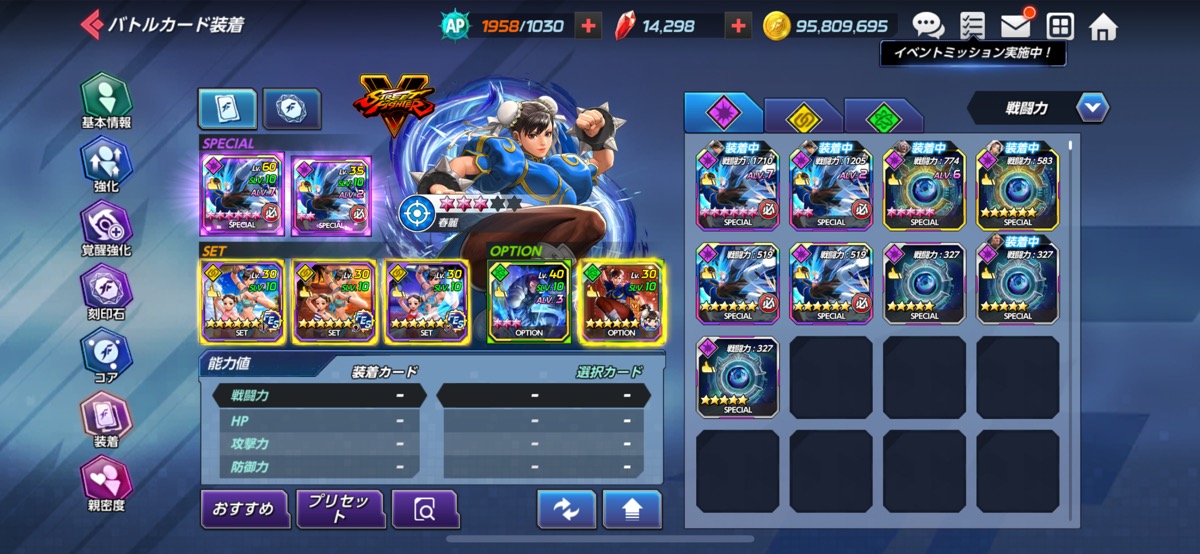Open the プリセット button
The width and height of the screenshot is (1200, 554).
click(340, 509)
